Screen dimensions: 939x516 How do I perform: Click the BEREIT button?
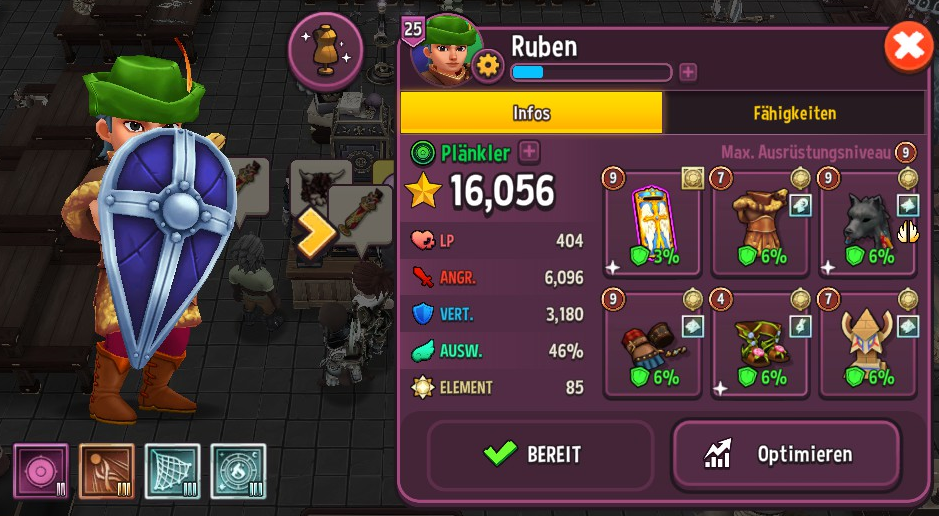(x=540, y=454)
